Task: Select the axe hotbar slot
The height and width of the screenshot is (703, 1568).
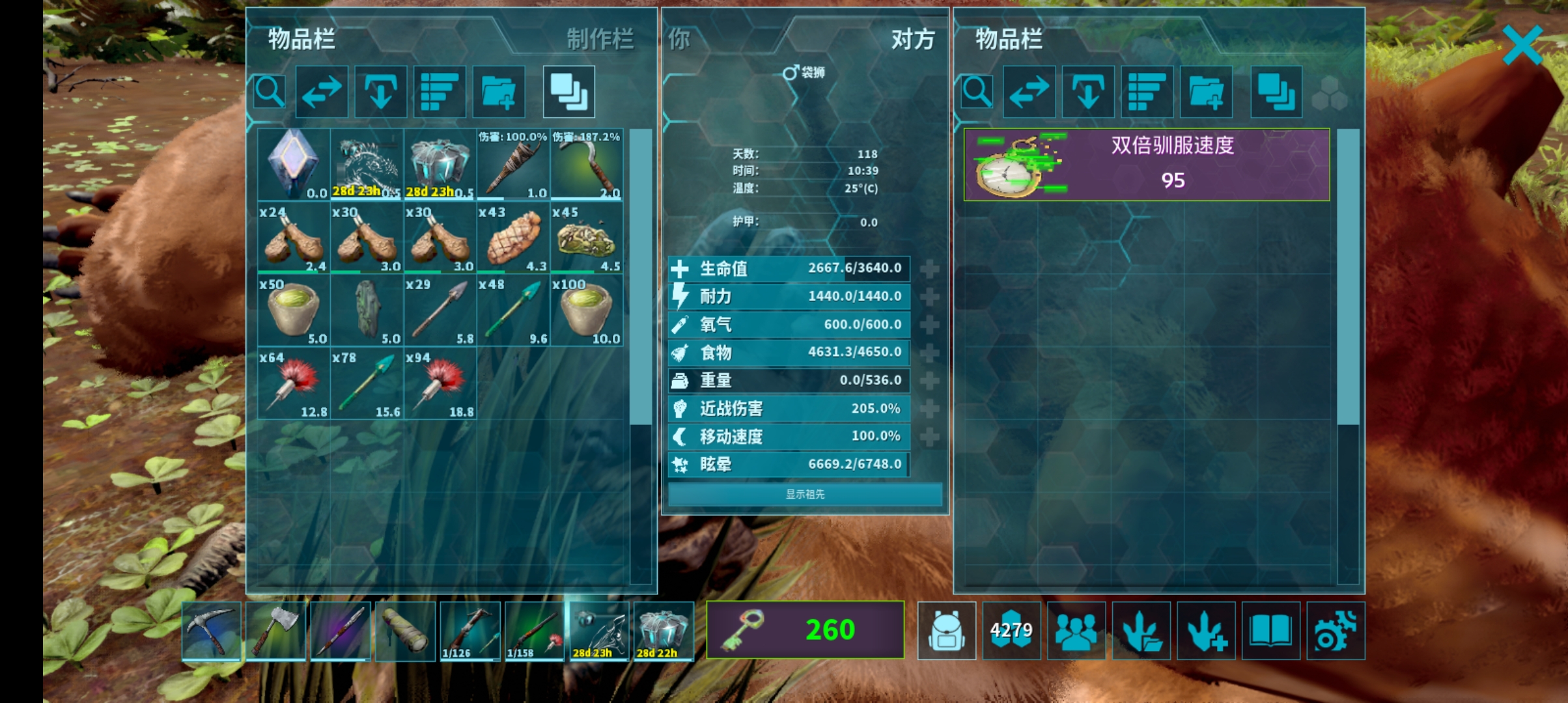Action: [x=276, y=630]
